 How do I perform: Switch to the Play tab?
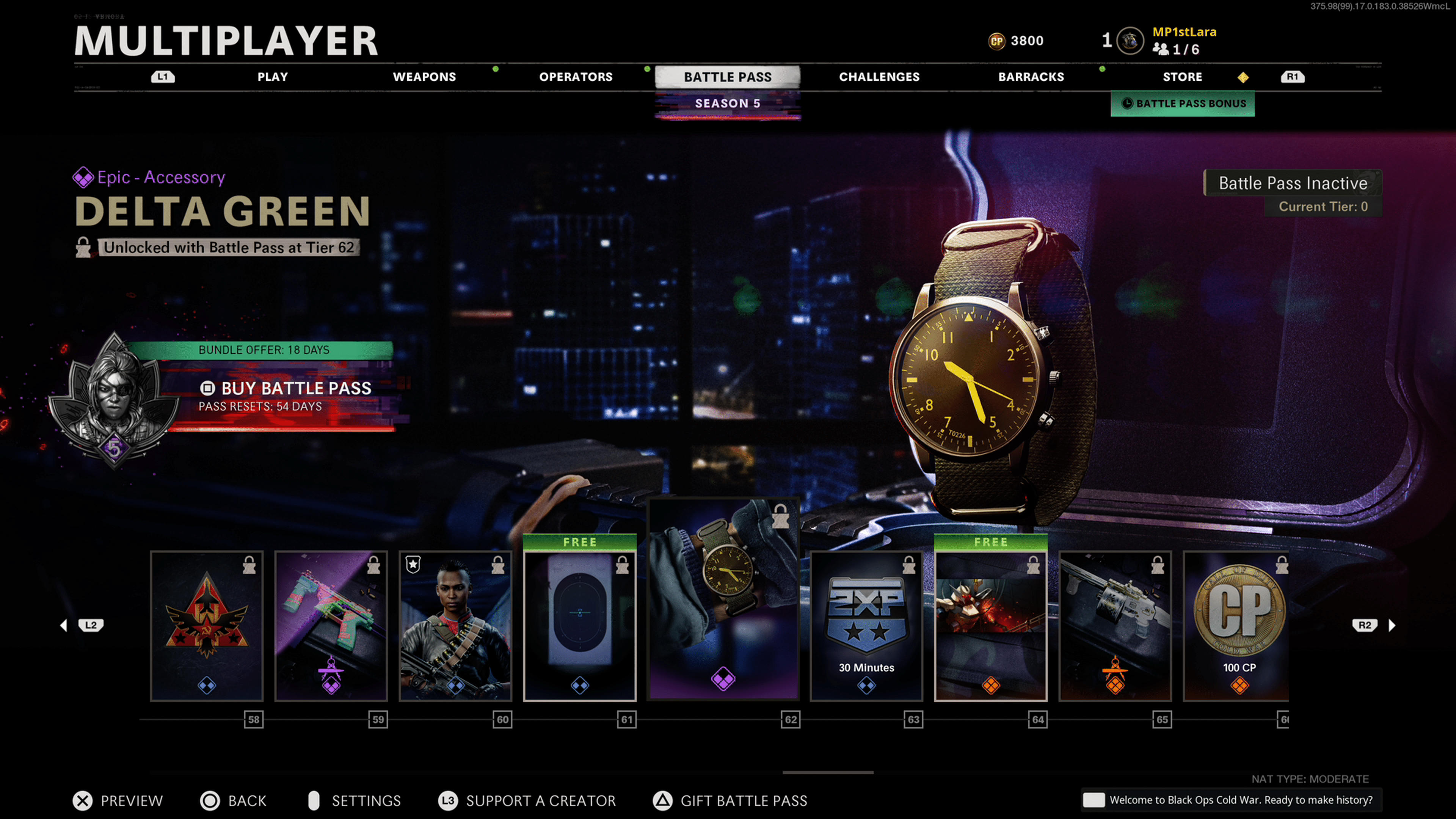click(273, 77)
